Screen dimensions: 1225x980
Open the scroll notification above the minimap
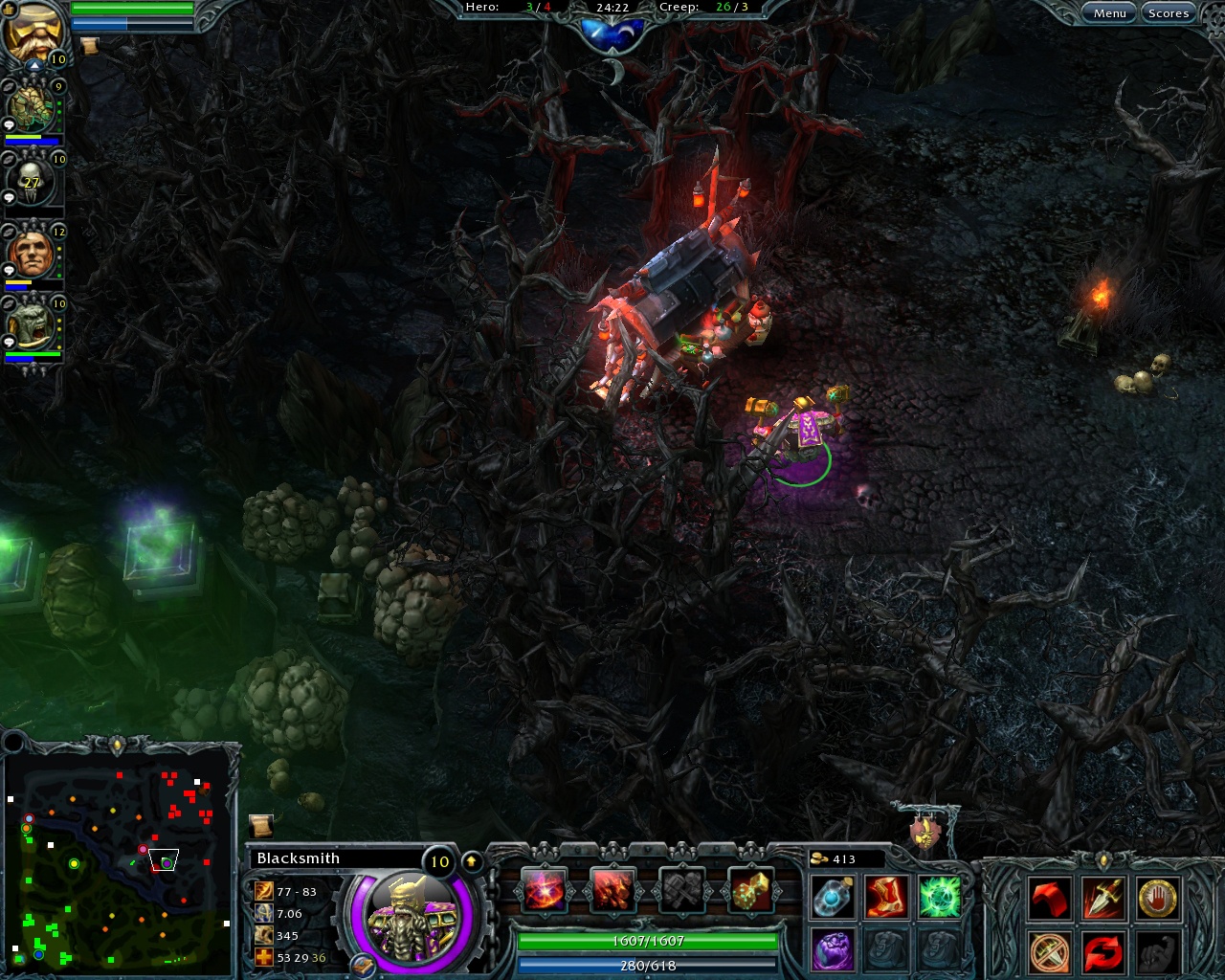pos(261,824)
